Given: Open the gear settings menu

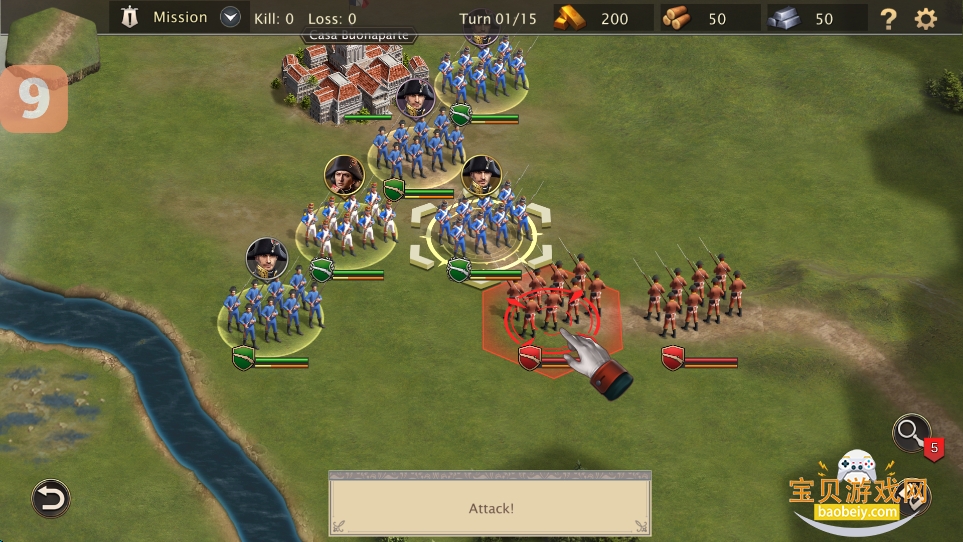Looking at the screenshot, I should (x=926, y=18).
